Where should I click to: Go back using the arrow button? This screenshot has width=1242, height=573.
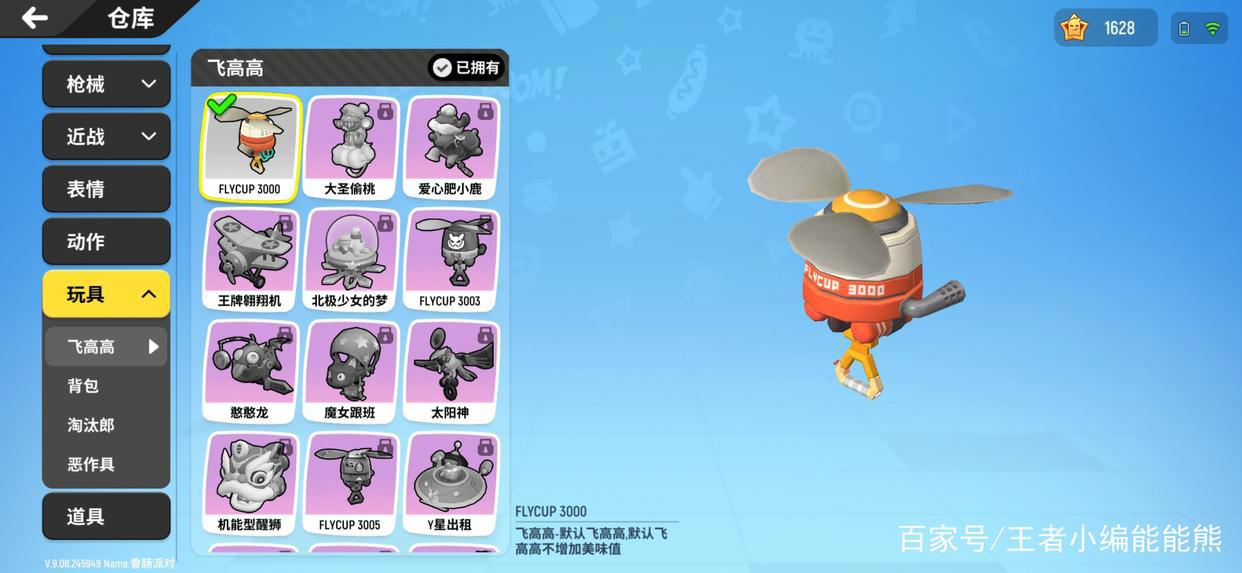click(x=35, y=17)
